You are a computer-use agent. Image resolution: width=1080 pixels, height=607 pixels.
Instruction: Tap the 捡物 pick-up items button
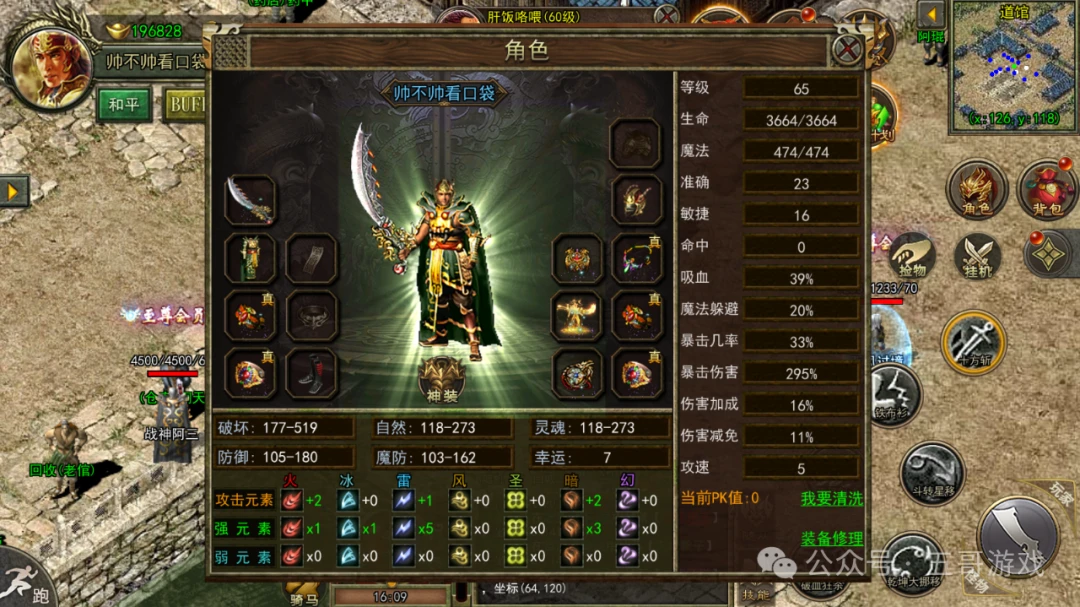(x=911, y=255)
